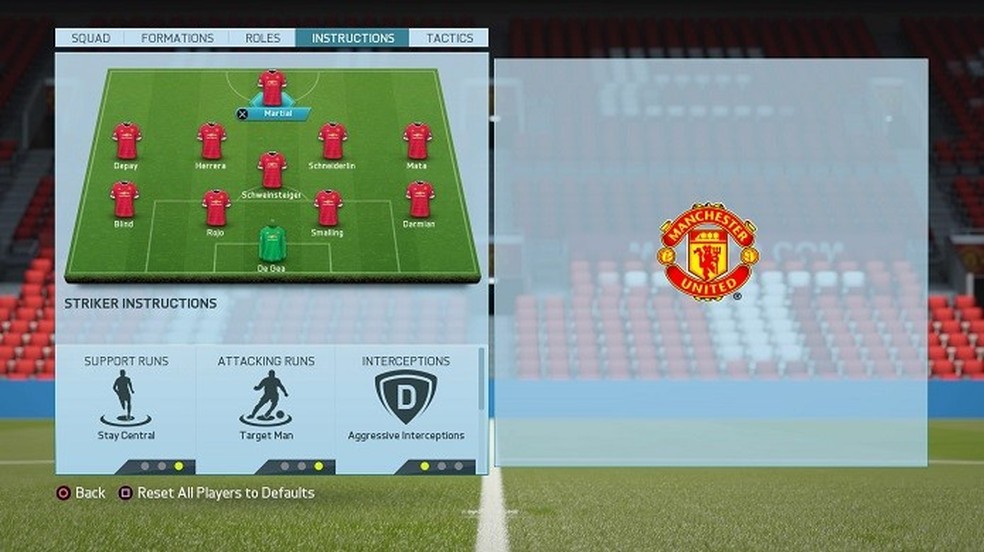Choose Depay on the left wing
The height and width of the screenshot is (552, 984).
(126, 141)
